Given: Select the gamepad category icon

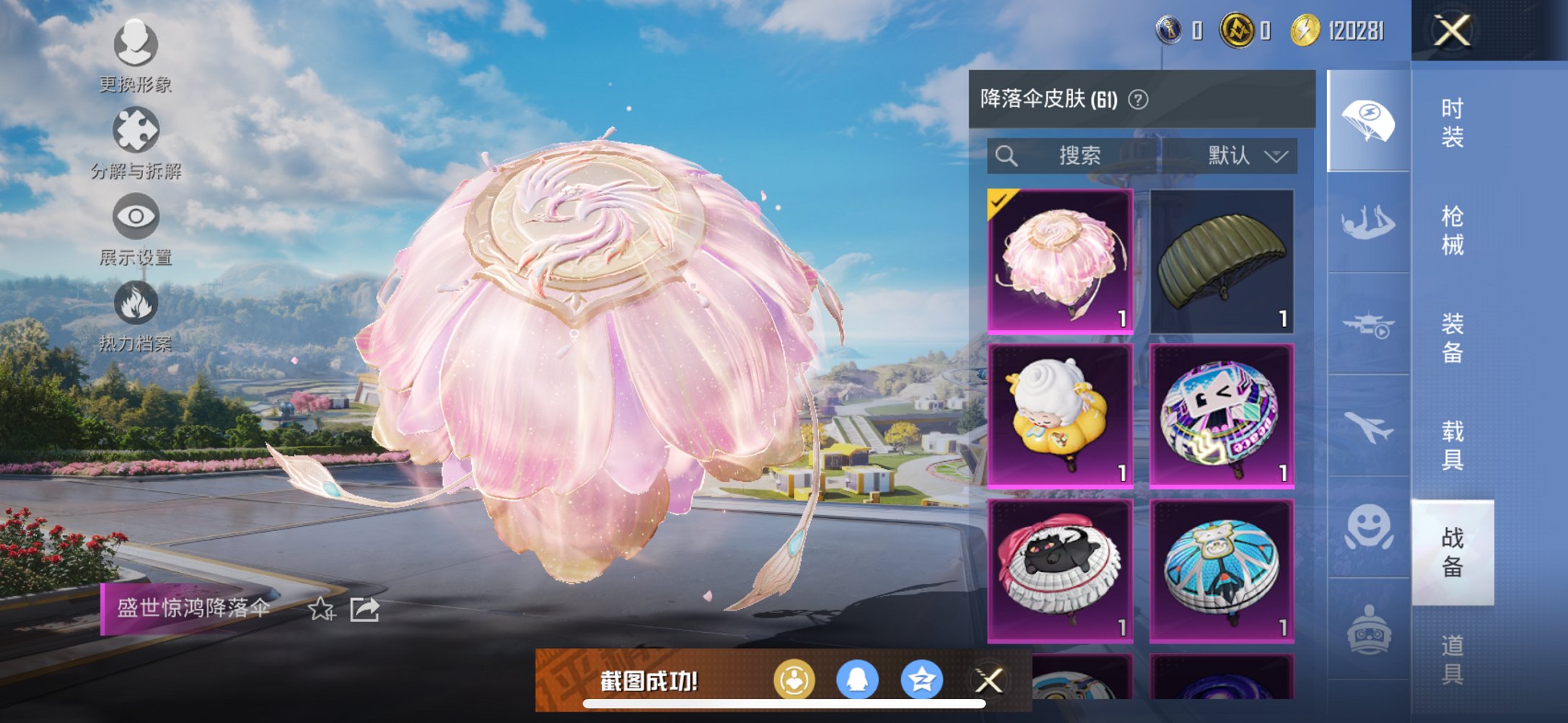Looking at the screenshot, I should (x=1368, y=629).
